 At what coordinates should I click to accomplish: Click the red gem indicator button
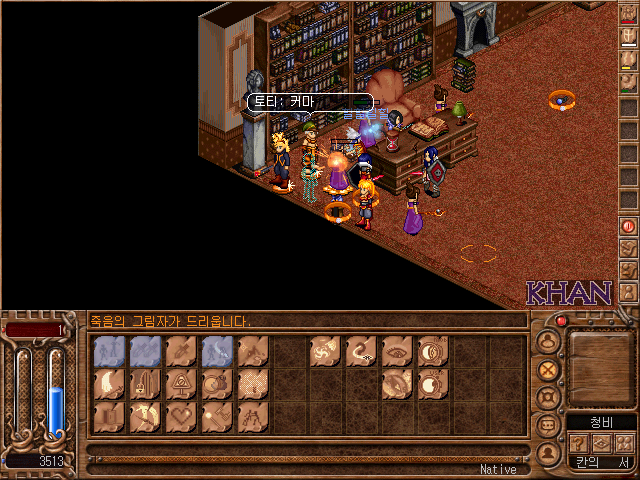coord(562,321)
